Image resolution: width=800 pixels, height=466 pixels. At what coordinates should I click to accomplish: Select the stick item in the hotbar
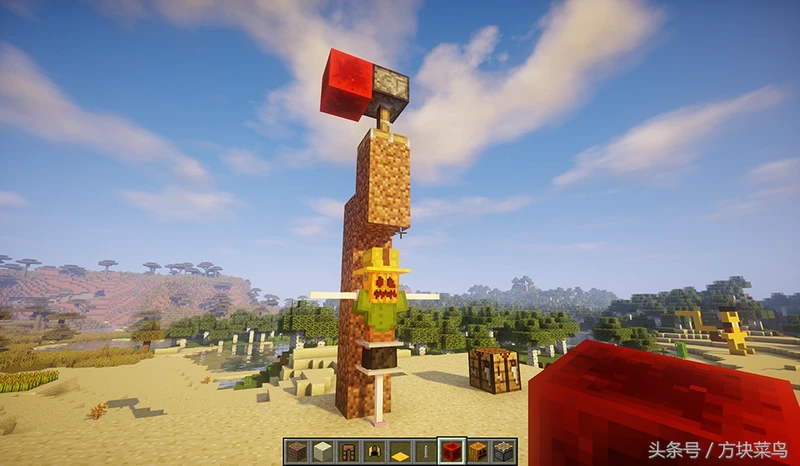point(426,451)
